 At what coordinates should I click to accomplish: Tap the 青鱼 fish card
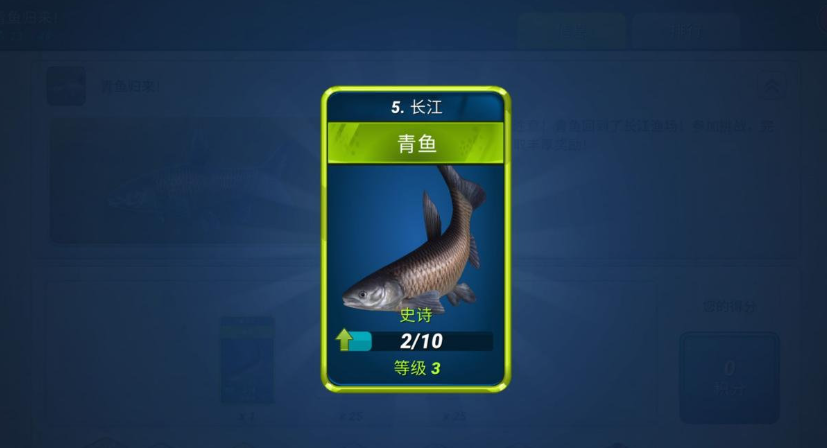coord(415,238)
